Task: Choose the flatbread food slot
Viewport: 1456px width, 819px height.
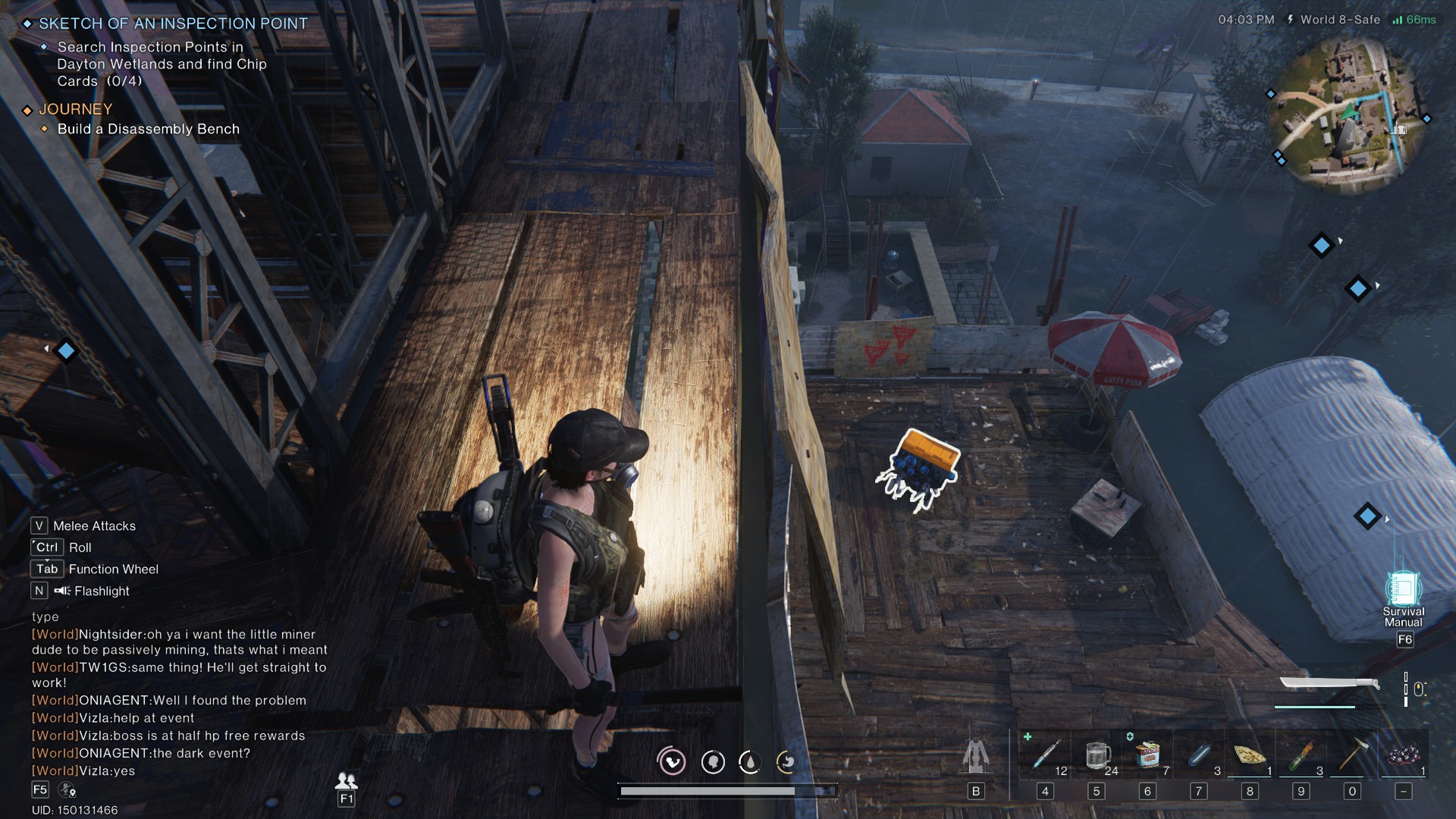Action: [x=1250, y=755]
